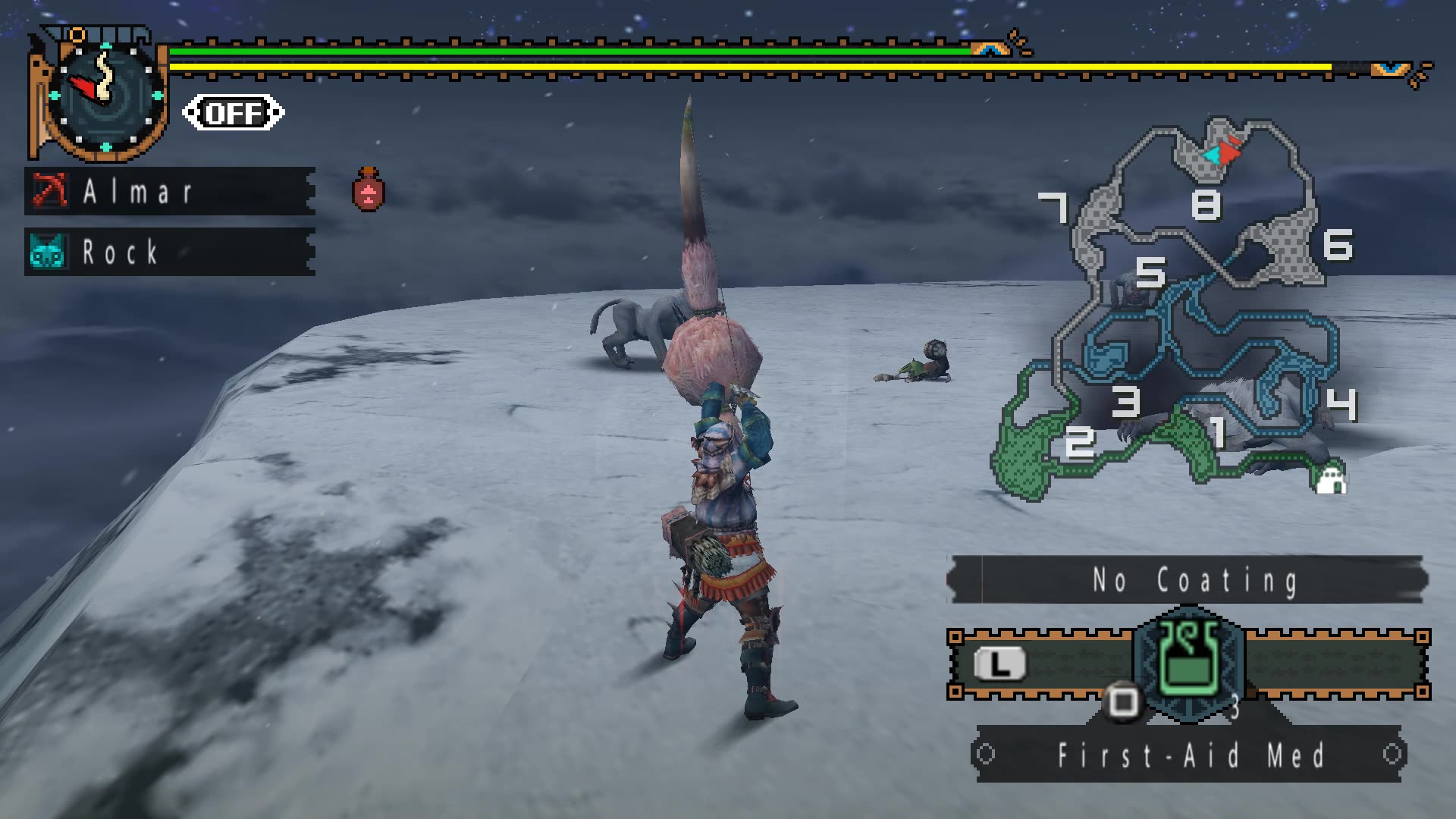Click the right diamond to cycle items forward
The image size is (1456, 819).
click(x=1395, y=754)
